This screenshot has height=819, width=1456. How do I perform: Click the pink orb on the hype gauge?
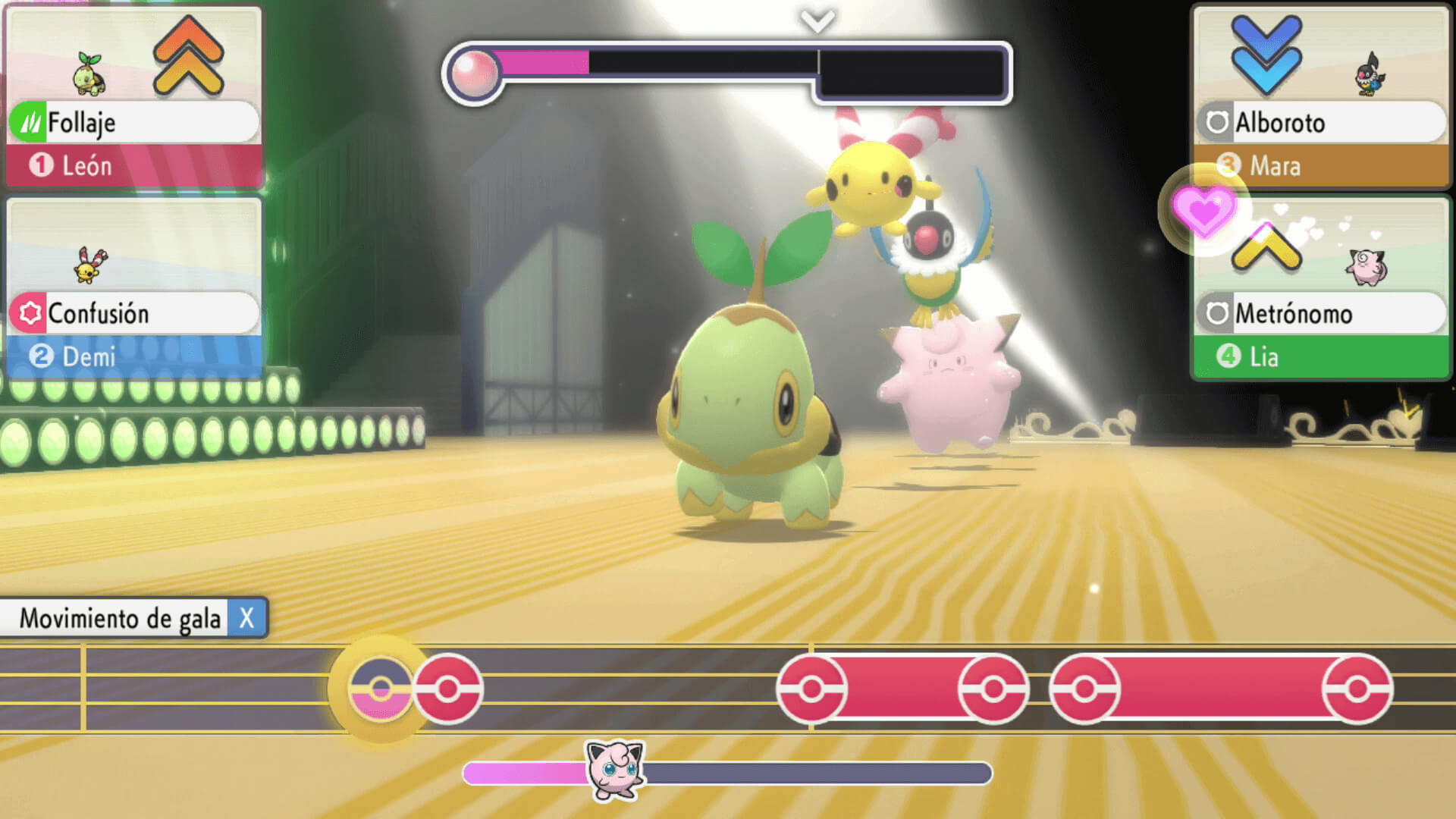474,74
